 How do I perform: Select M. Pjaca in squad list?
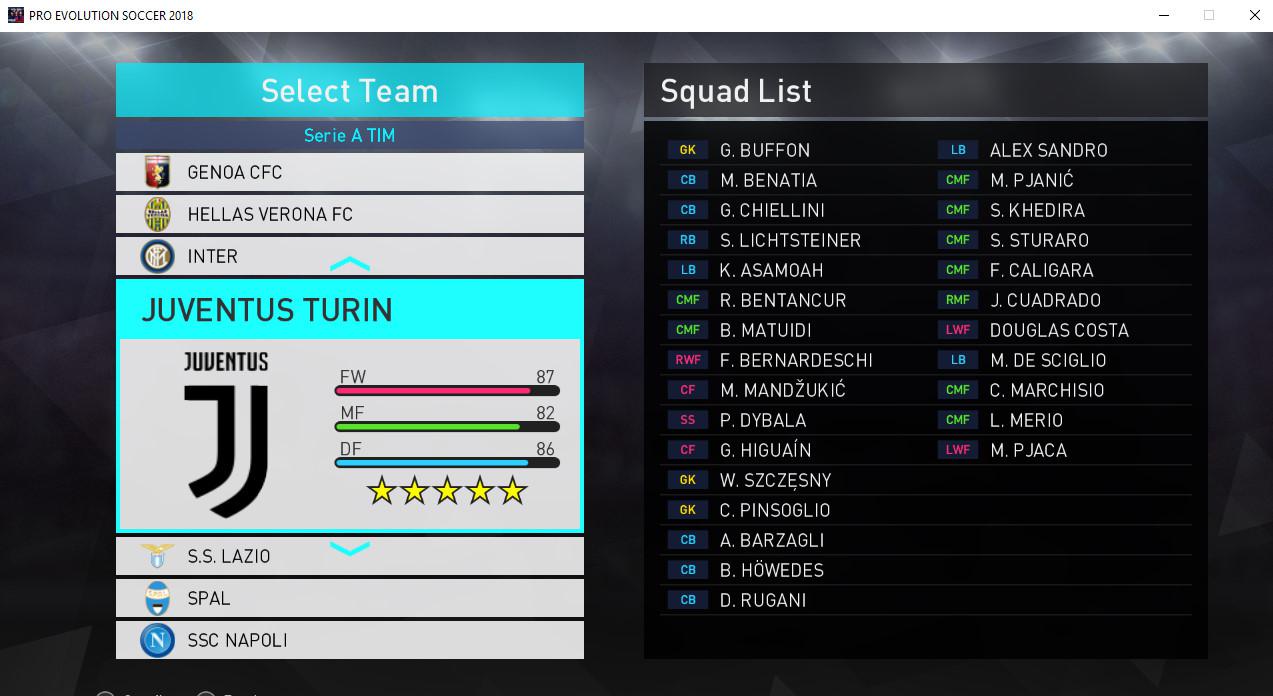coord(1028,450)
